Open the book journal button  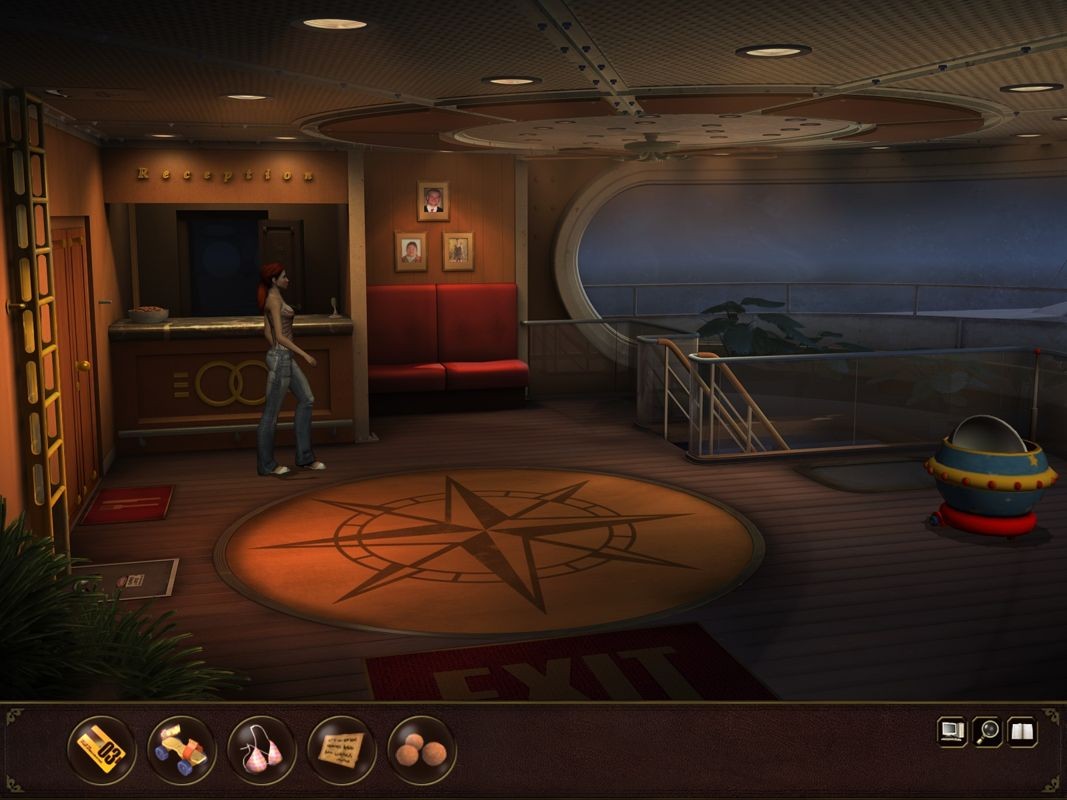click(x=1022, y=732)
